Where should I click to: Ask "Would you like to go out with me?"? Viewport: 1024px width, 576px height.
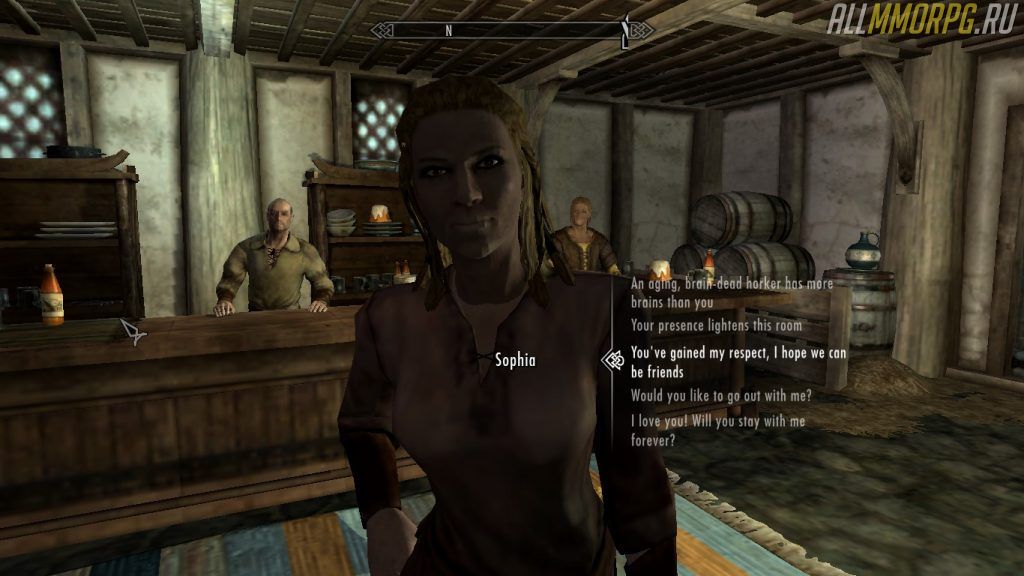pyautogui.click(x=721, y=395)
